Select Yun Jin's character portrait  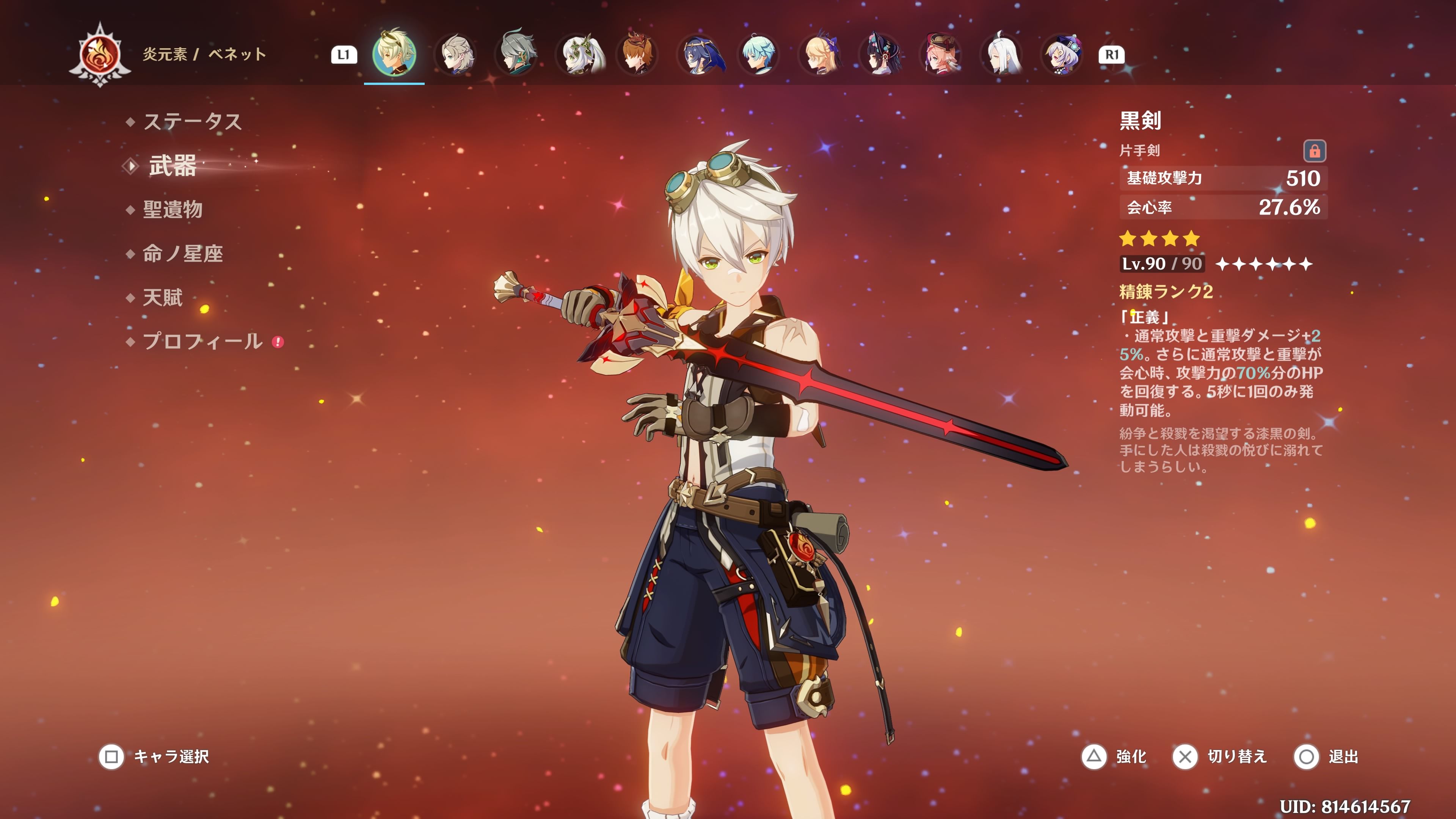(880, 55)
